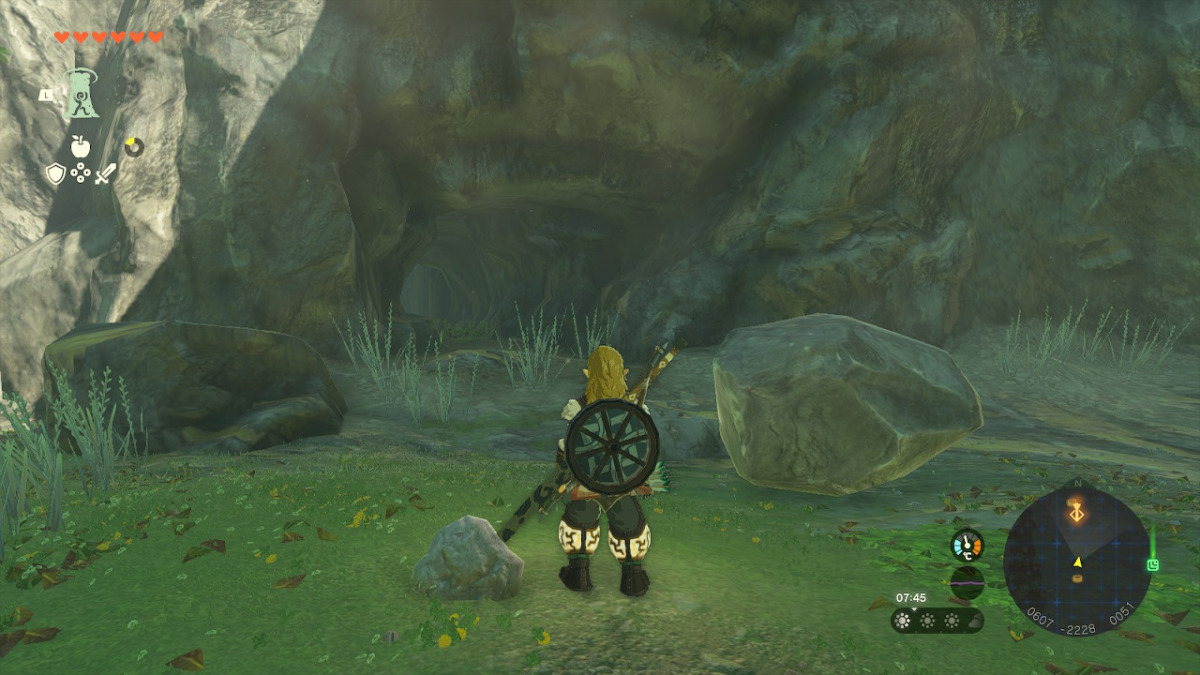This screenshot has width=1200, height=675.
Task: Click the four-dot directional pad icon
Action: pyautogui.click(x=81, y=174)
